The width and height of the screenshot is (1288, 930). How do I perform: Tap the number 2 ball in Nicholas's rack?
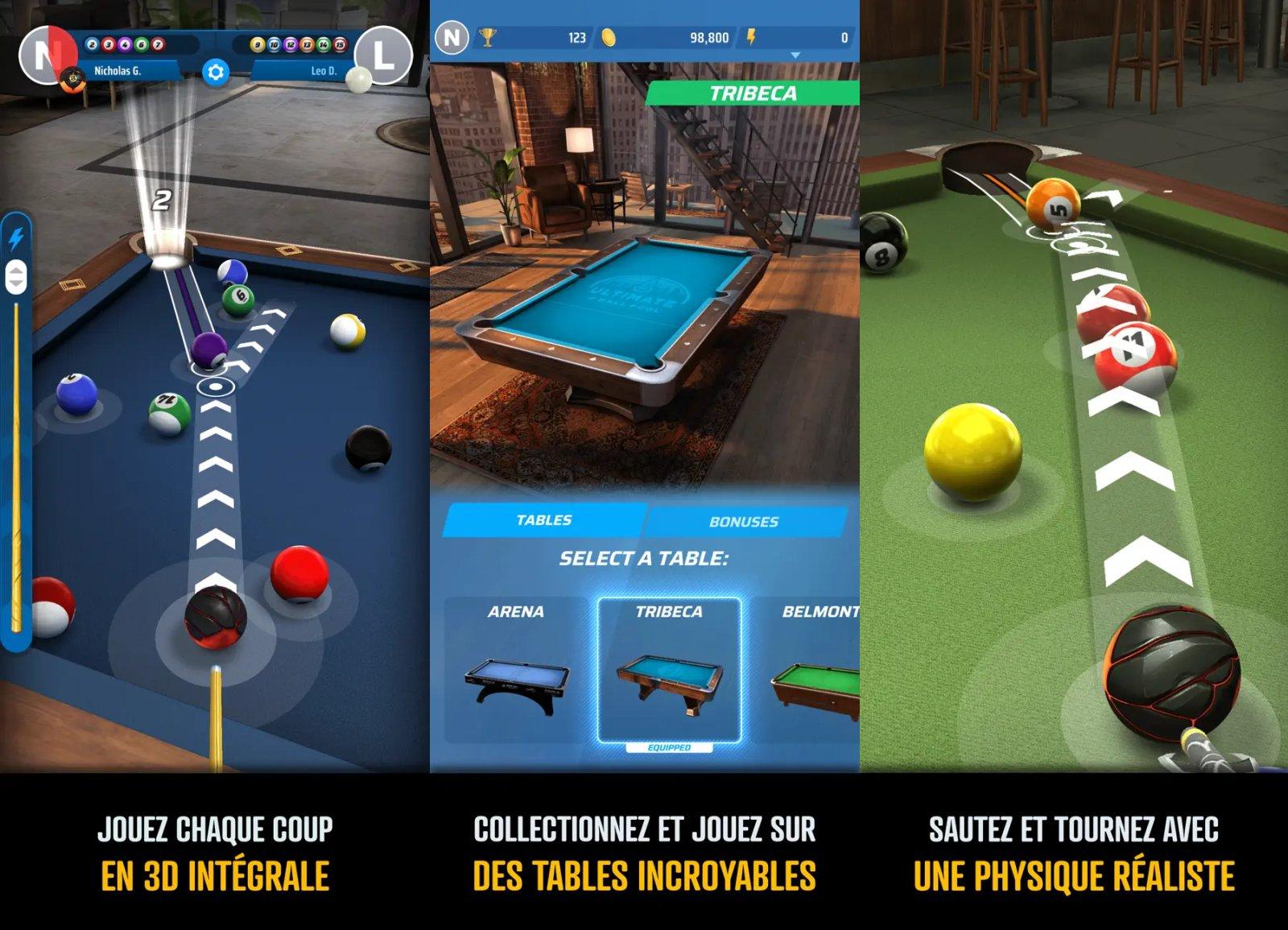[x=91, y=44]
